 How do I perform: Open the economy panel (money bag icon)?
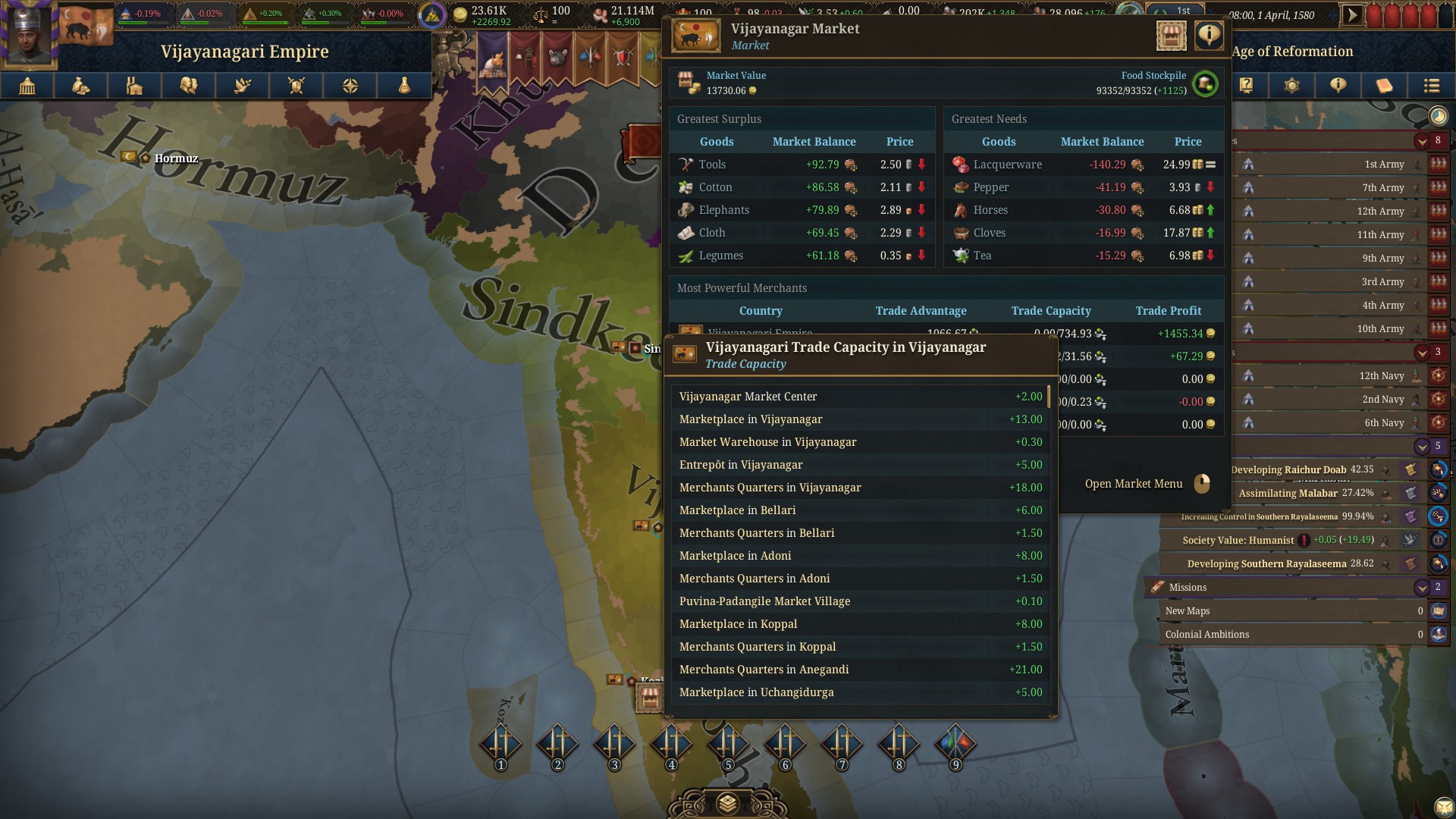(x=81, y=86)
